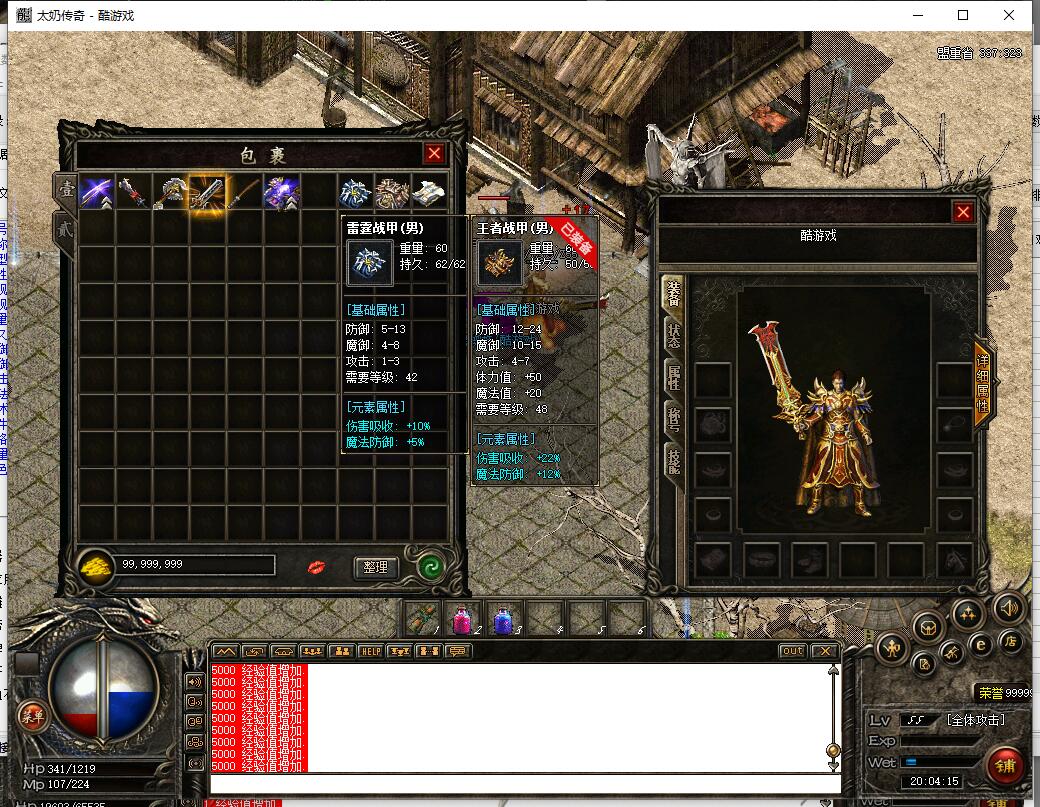Open the red 铺 shop button
1040x807 pixels.
tap(1003, 766)
